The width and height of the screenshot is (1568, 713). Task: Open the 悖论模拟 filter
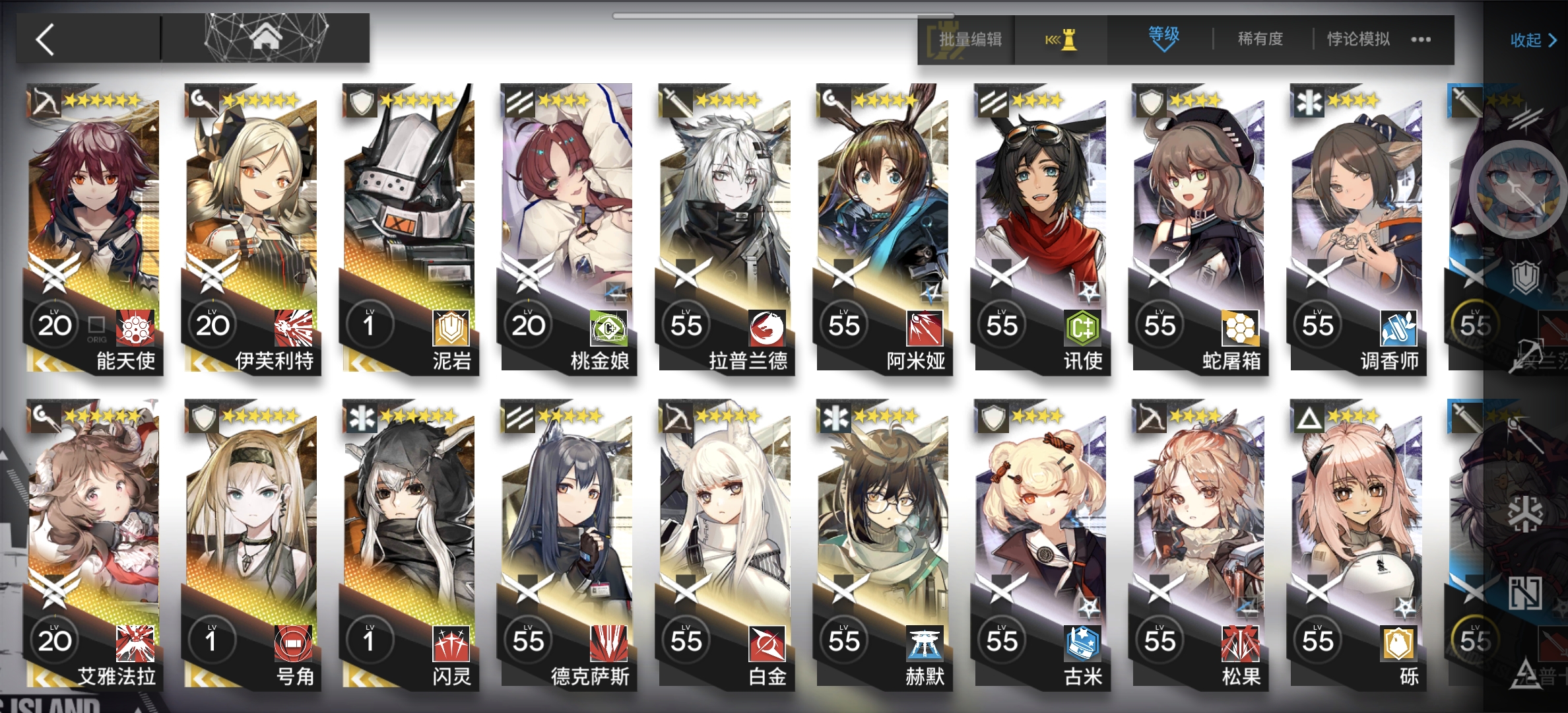(1358, 40)
